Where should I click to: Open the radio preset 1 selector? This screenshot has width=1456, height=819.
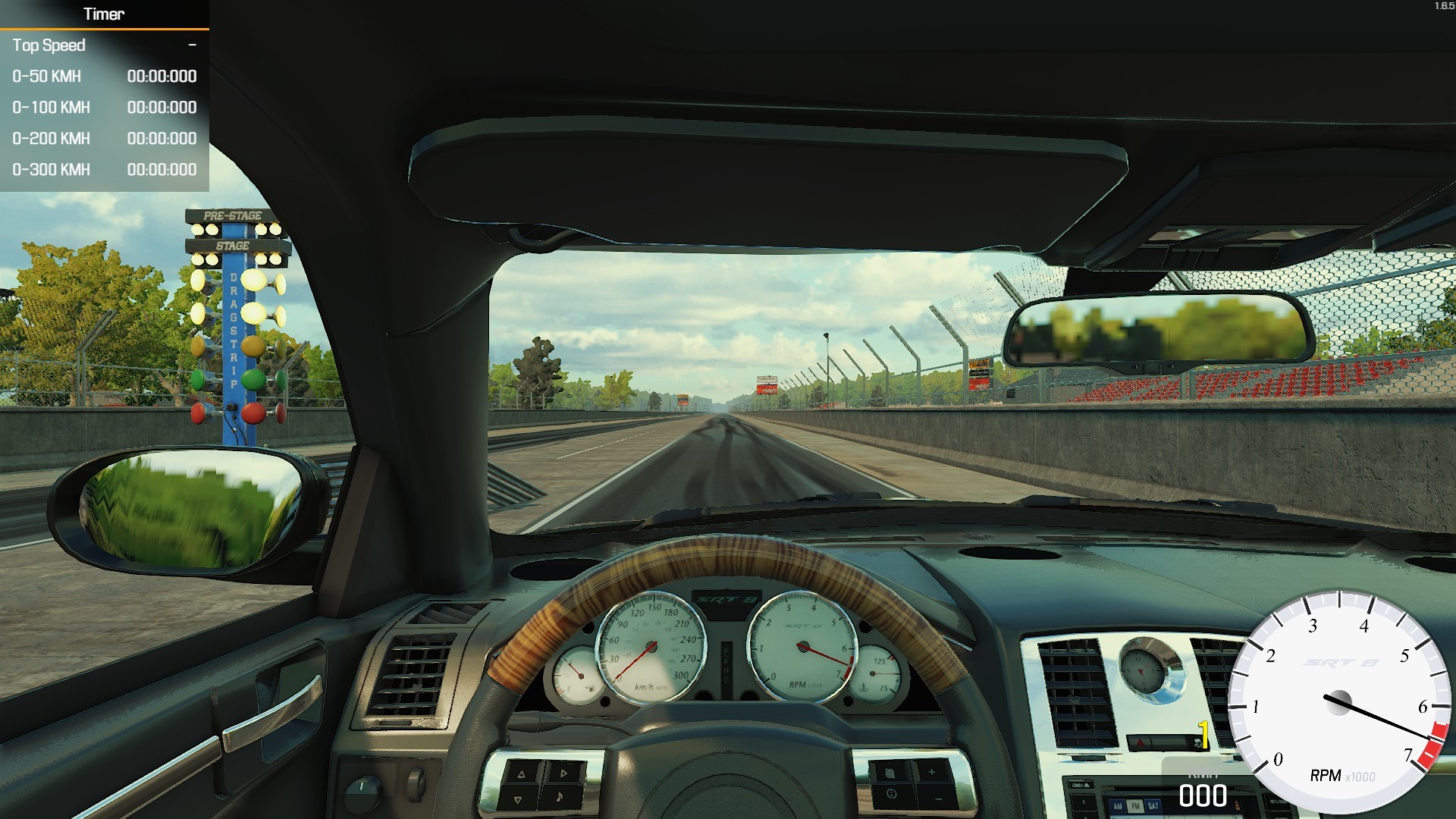point(1082,803)
